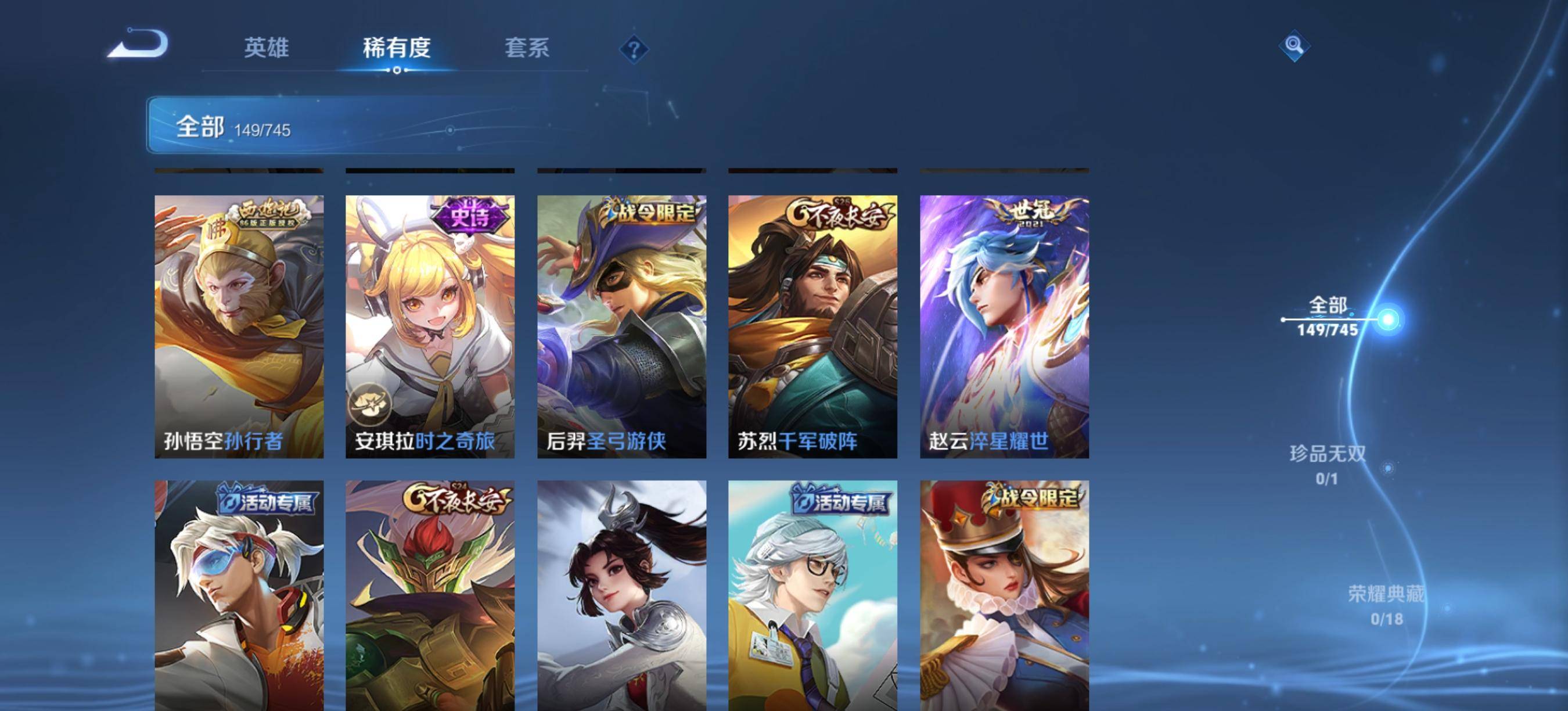1568x711 pixels.
Task: View the 苏烈 千军破阵 skin card
Action: (812, 326)
